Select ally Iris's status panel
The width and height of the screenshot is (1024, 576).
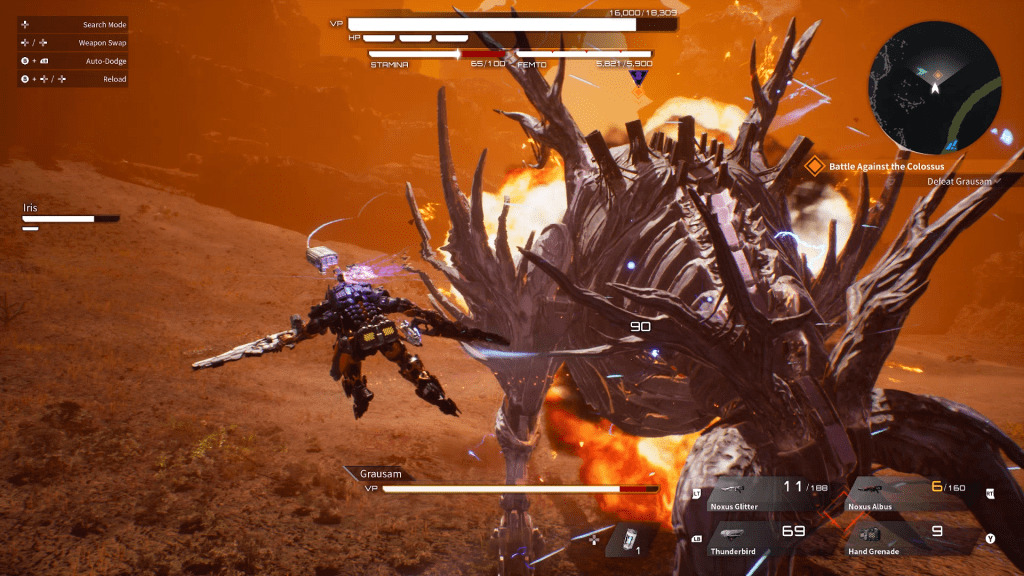coord(70,216)
